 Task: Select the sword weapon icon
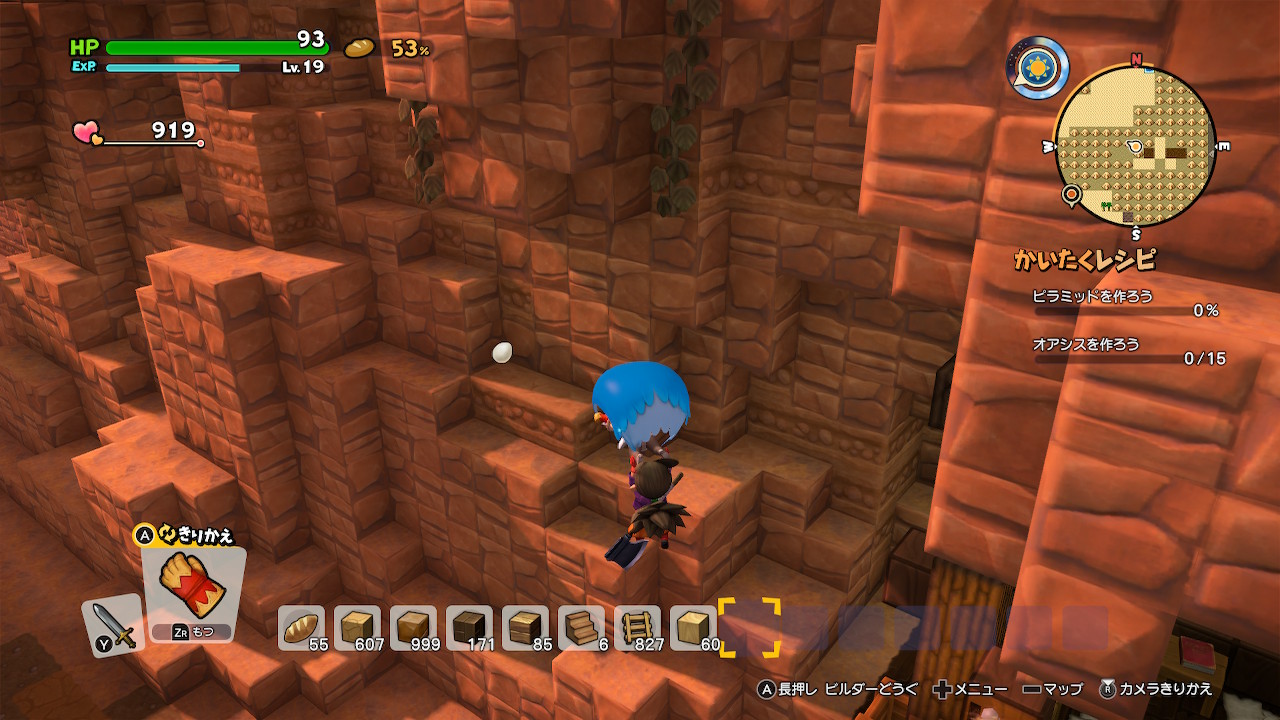[x=112, y=626]
